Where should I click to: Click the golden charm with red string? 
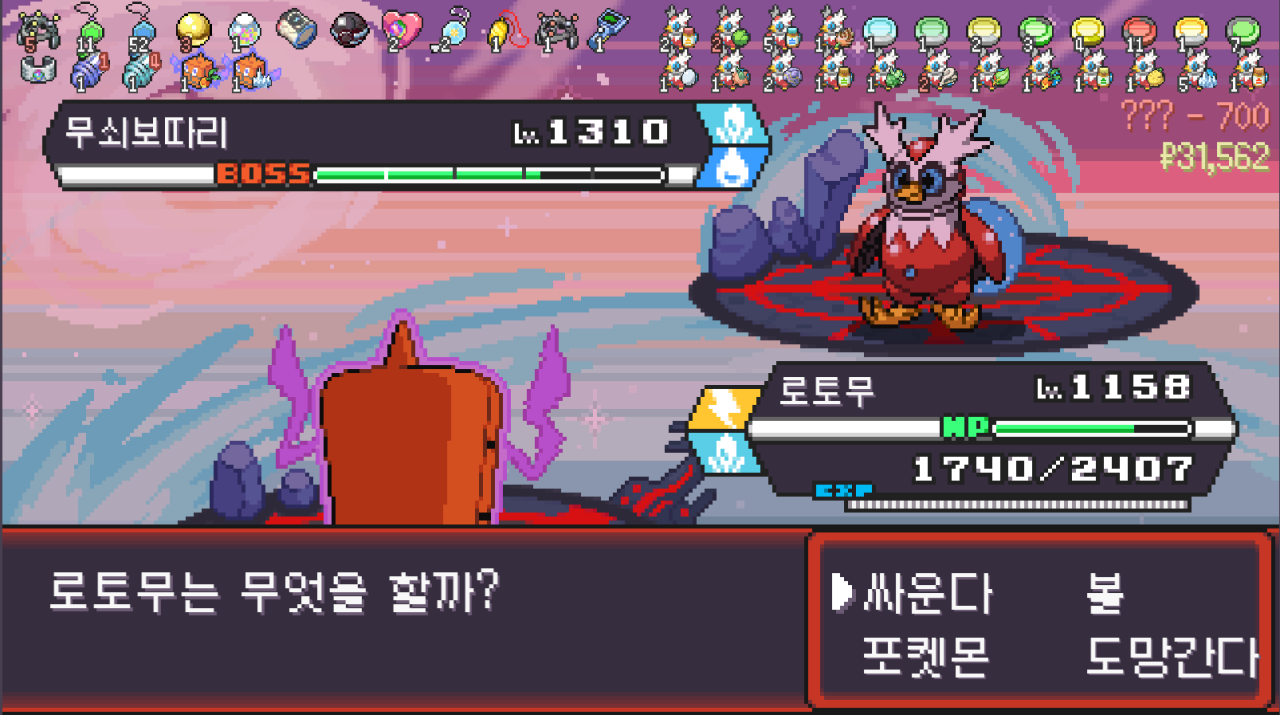click(505, 29)
